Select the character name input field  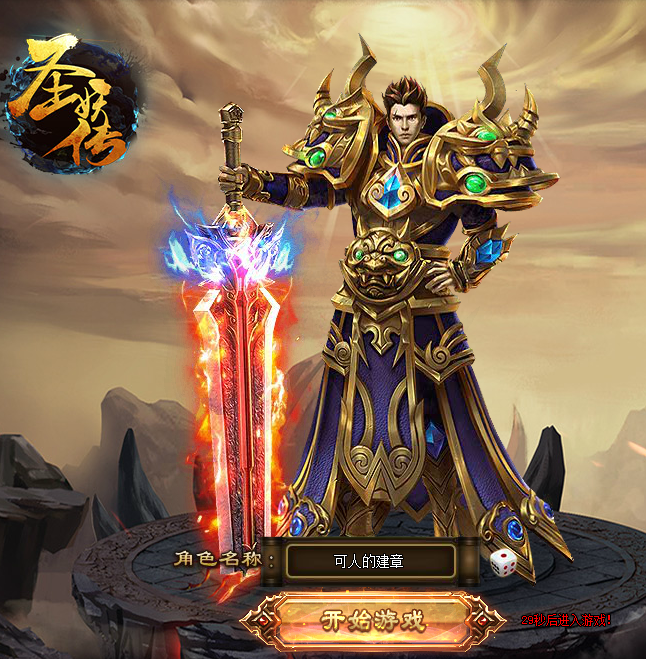pyautogui.click(x=370, y=561)
